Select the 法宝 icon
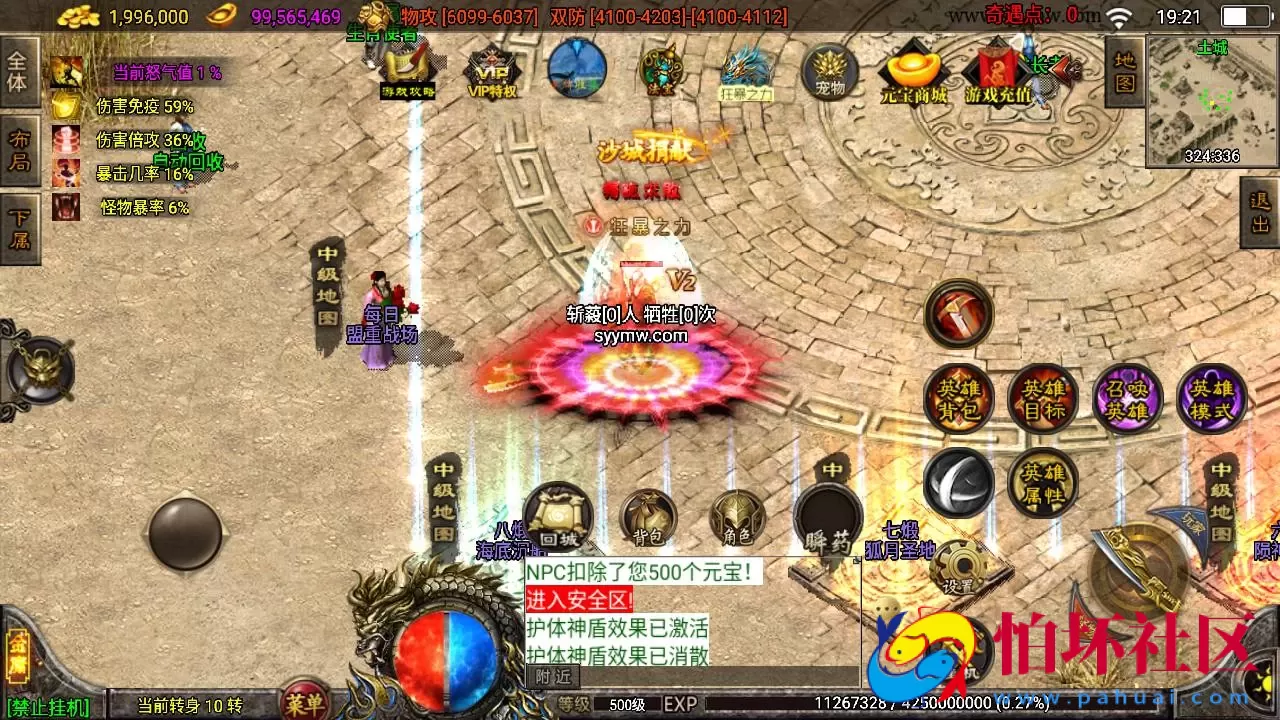The height and width of the screenshot is (720, 1280). (660, 72)
